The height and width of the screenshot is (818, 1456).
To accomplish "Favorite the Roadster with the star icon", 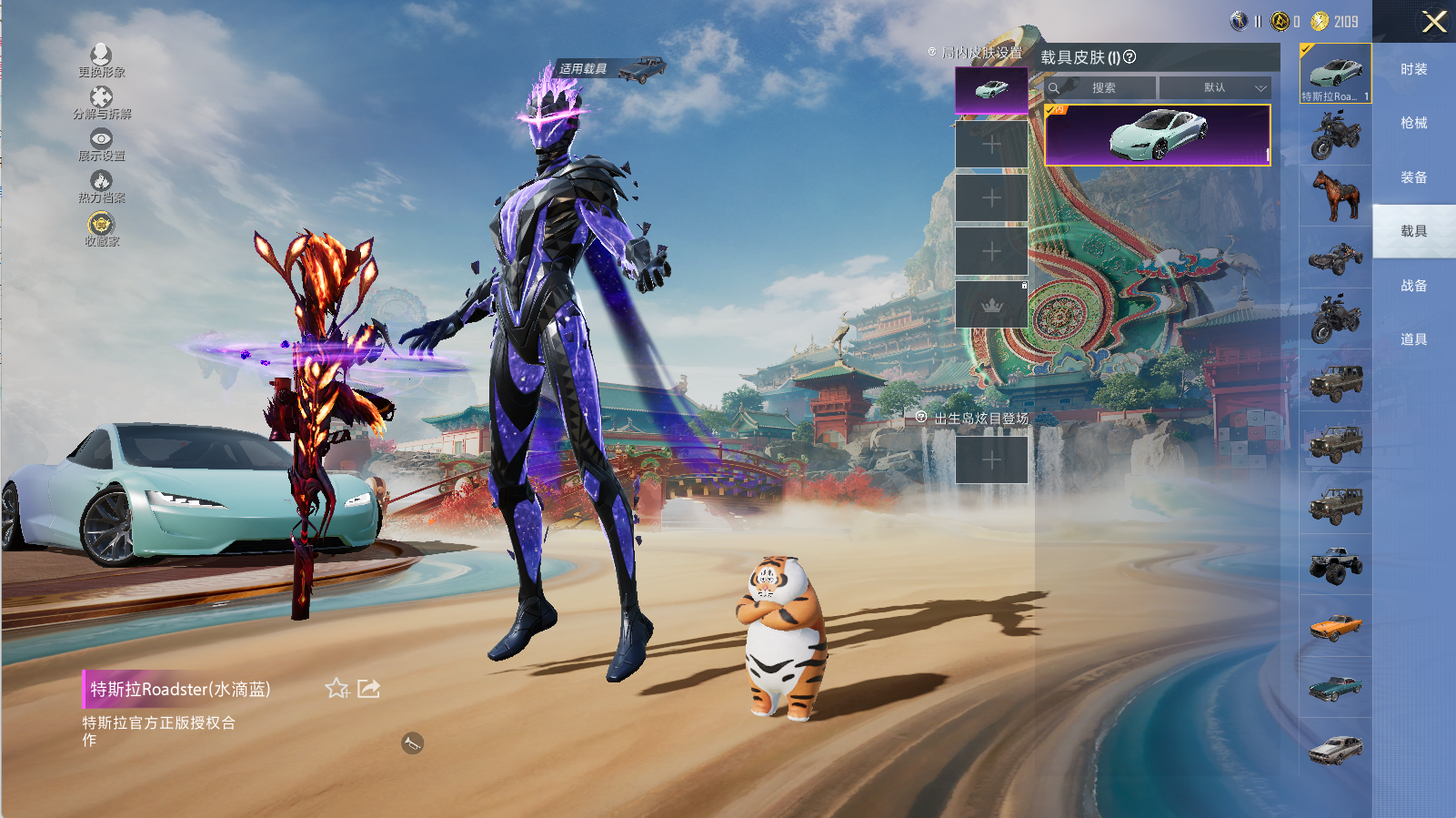I will coord(336,689).
